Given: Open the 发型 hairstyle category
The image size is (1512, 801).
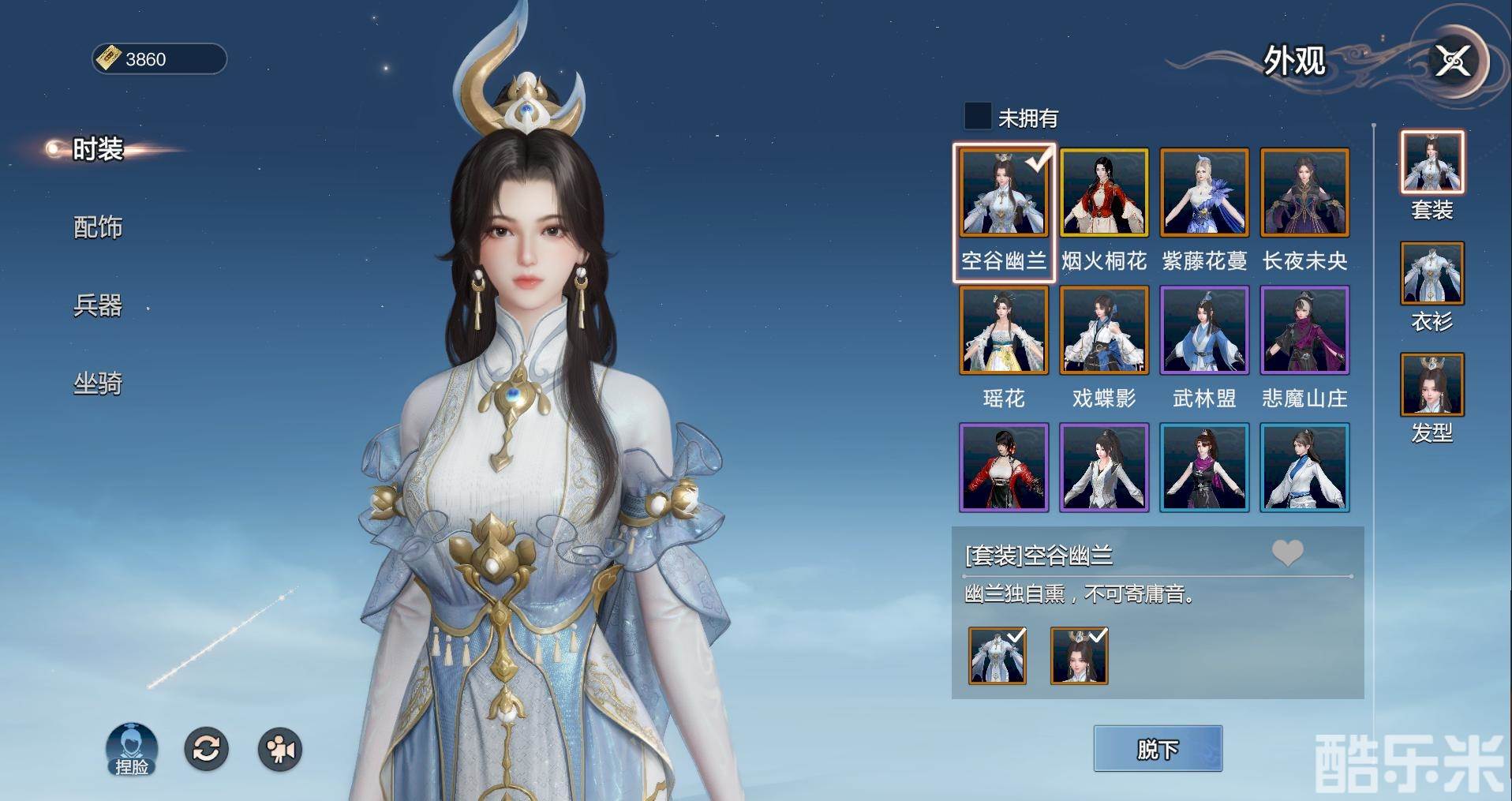Looking at the screenshot, I should (1432, 386).
